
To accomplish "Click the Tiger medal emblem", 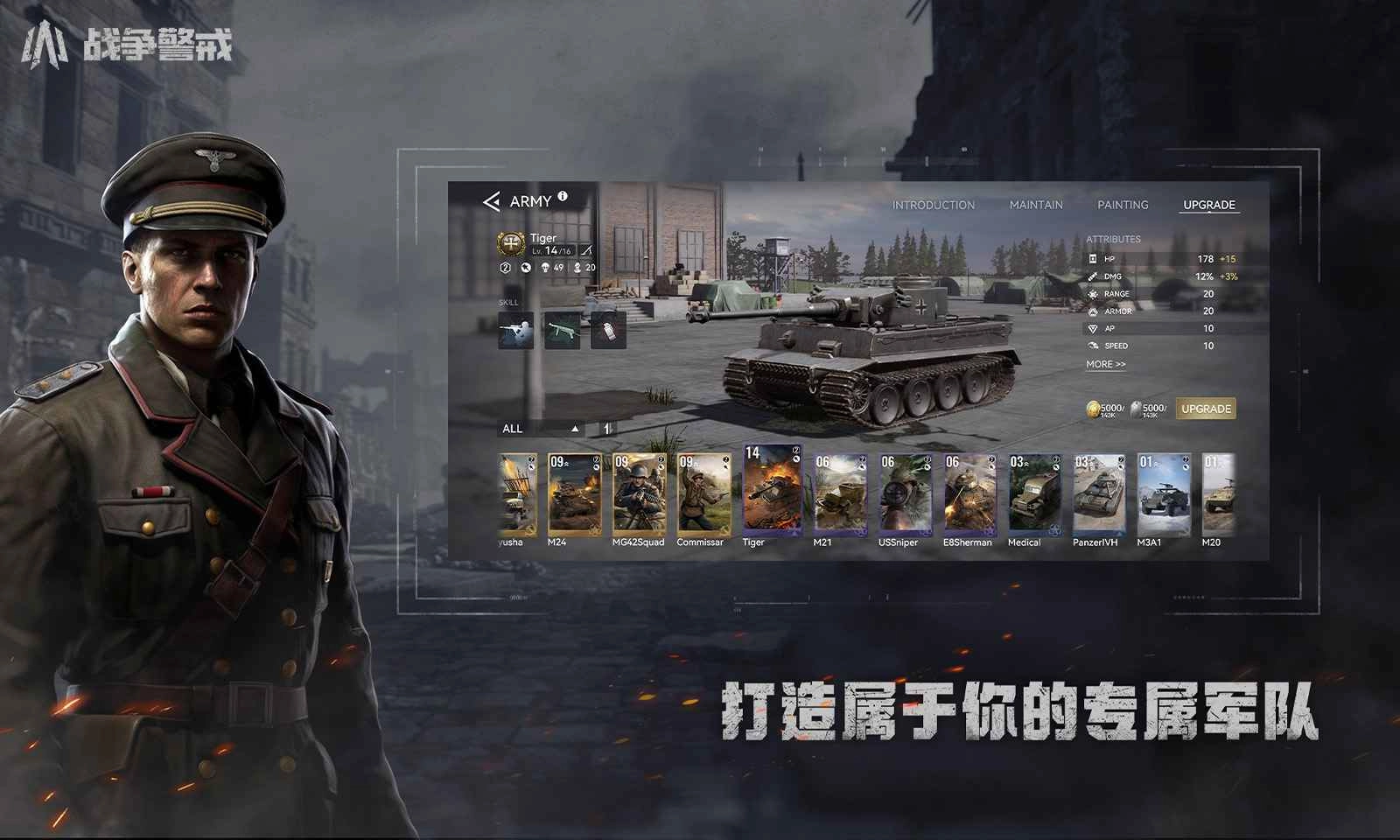I will click(510, 244).
